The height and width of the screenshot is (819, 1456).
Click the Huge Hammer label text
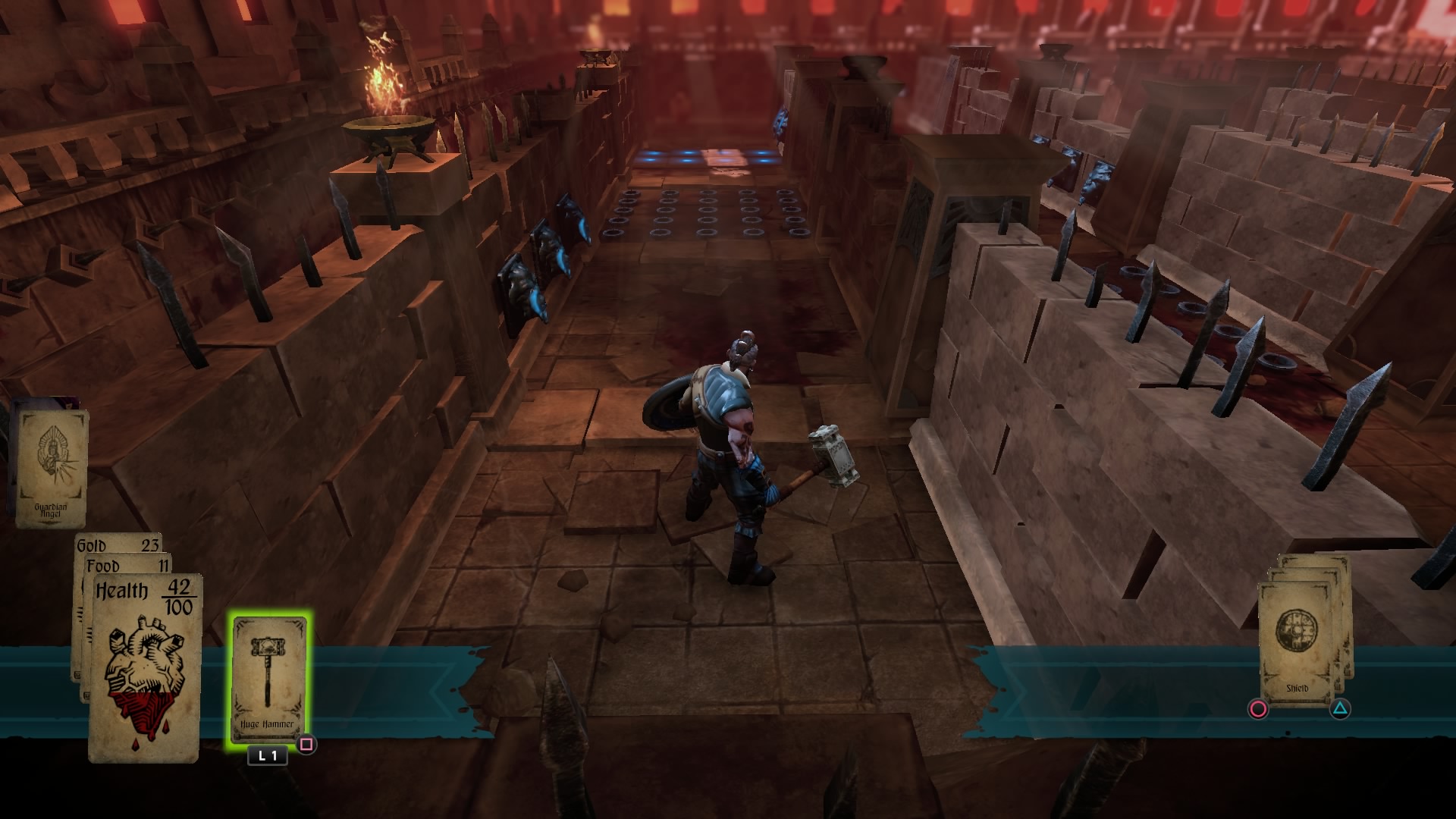point(268,725)
